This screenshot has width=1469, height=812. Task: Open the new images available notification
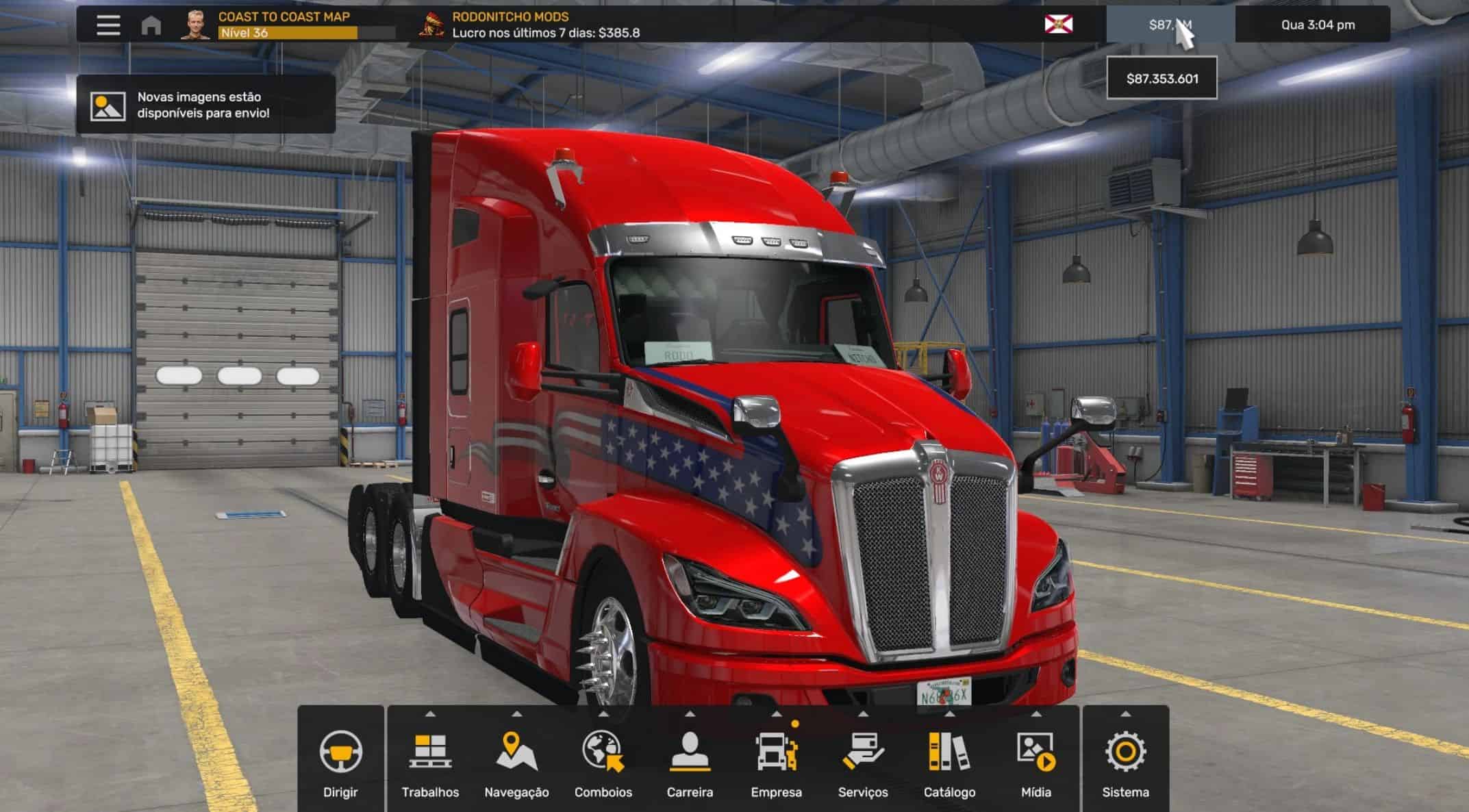[205, 105]
